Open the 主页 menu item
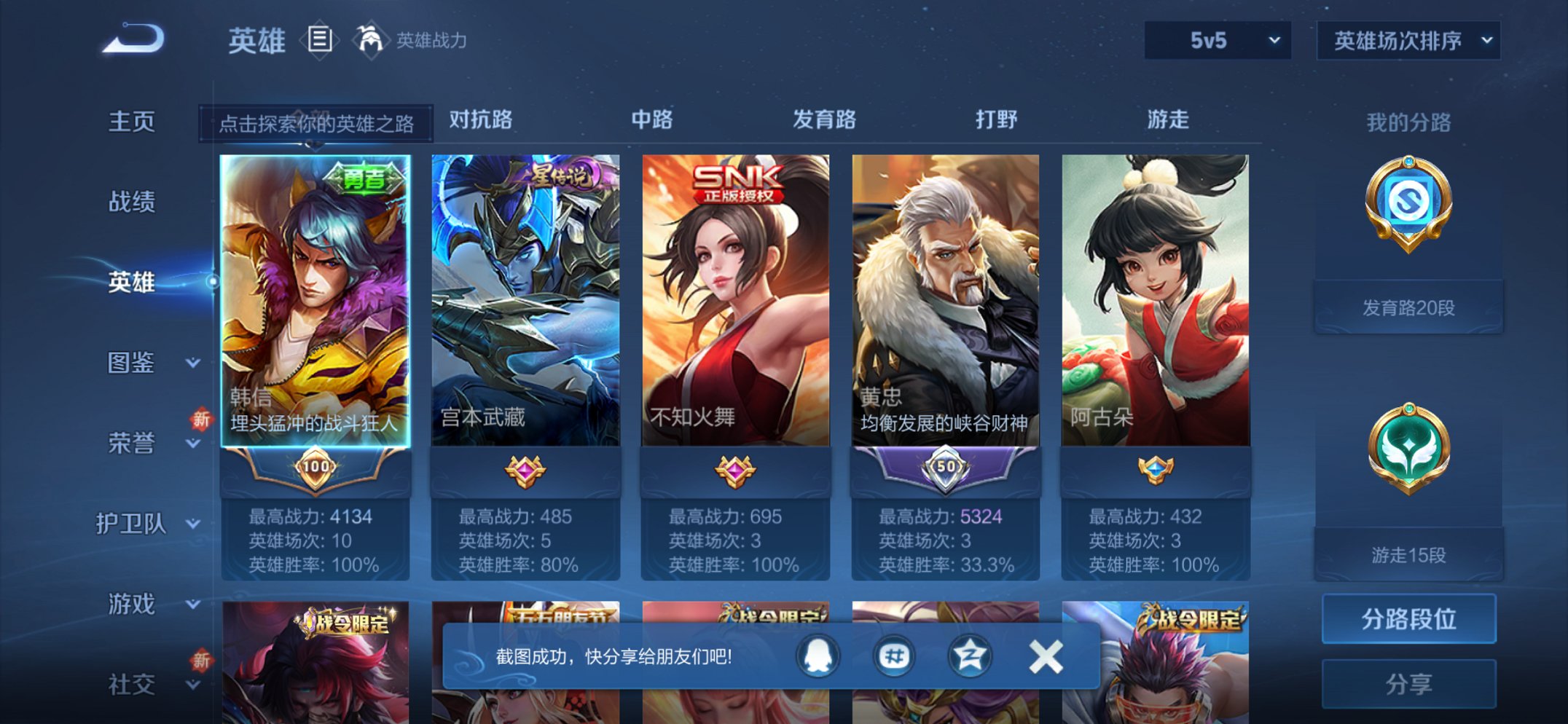Screen dimensions: 1568x724 [x=131, y=122]
